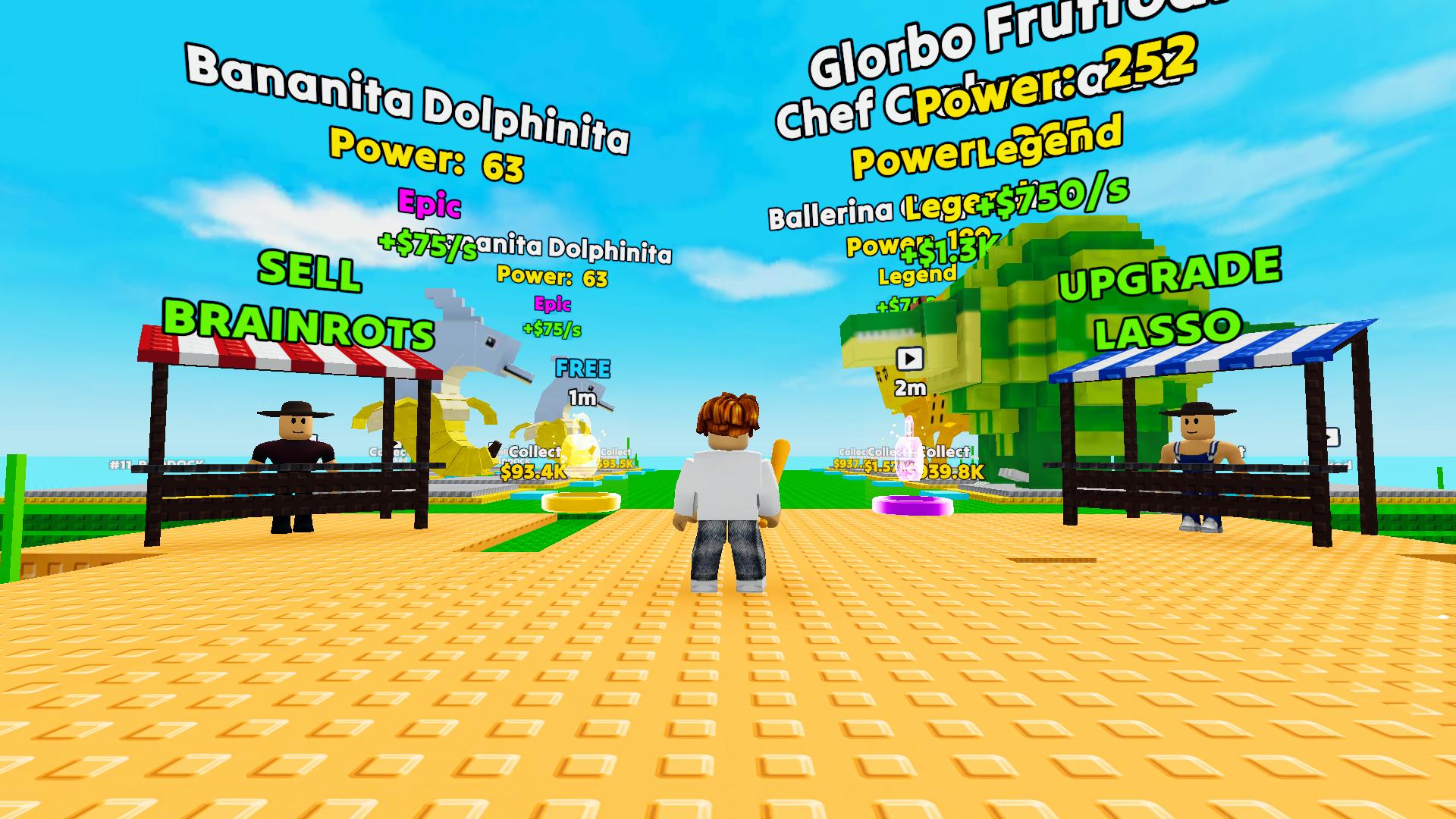The width and height of the screenshot is (1456, 819).
Task: Click the purple circular collection pad
Action: tap(914, 506)
